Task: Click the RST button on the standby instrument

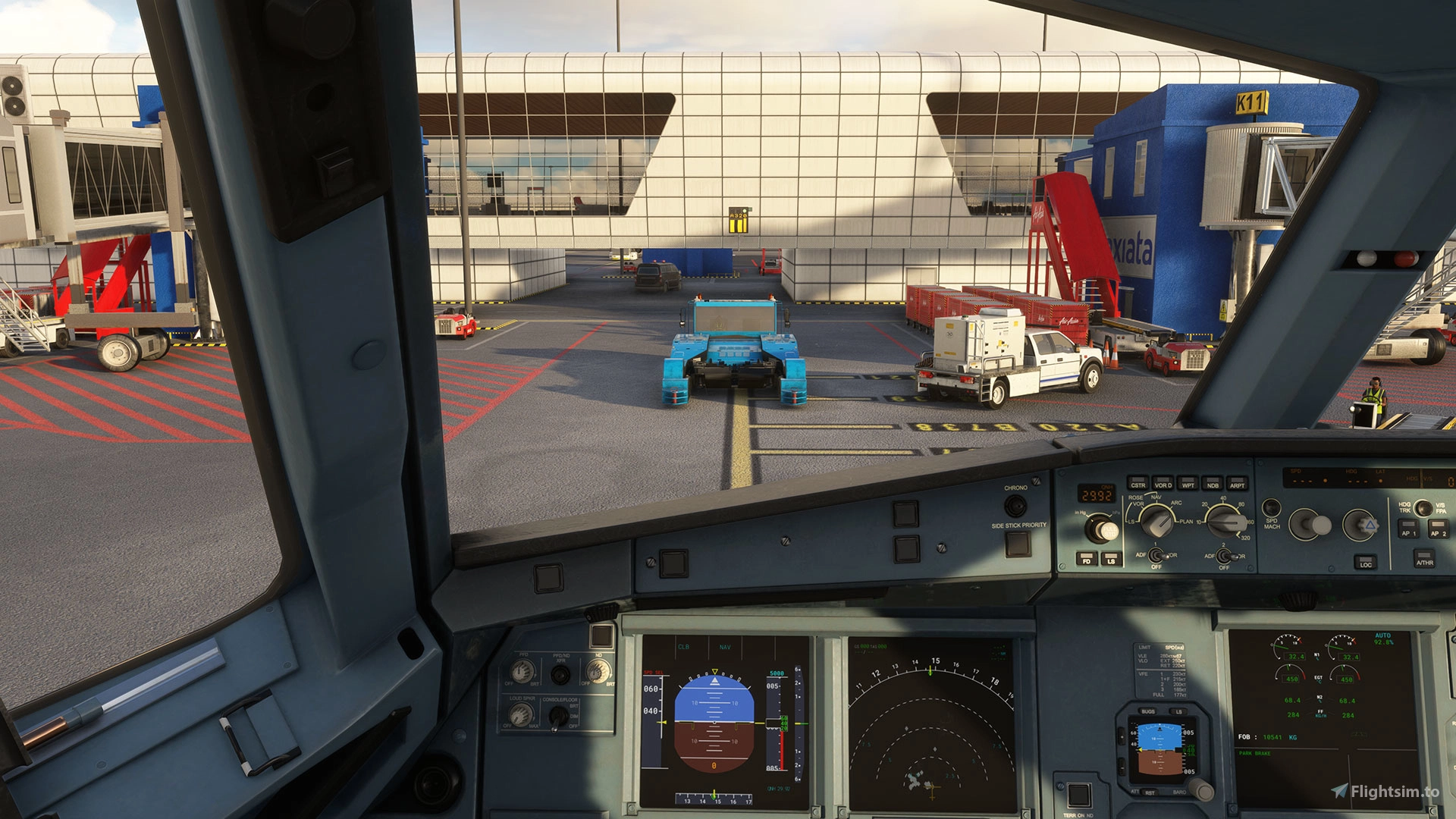Action: (1150, 792)
